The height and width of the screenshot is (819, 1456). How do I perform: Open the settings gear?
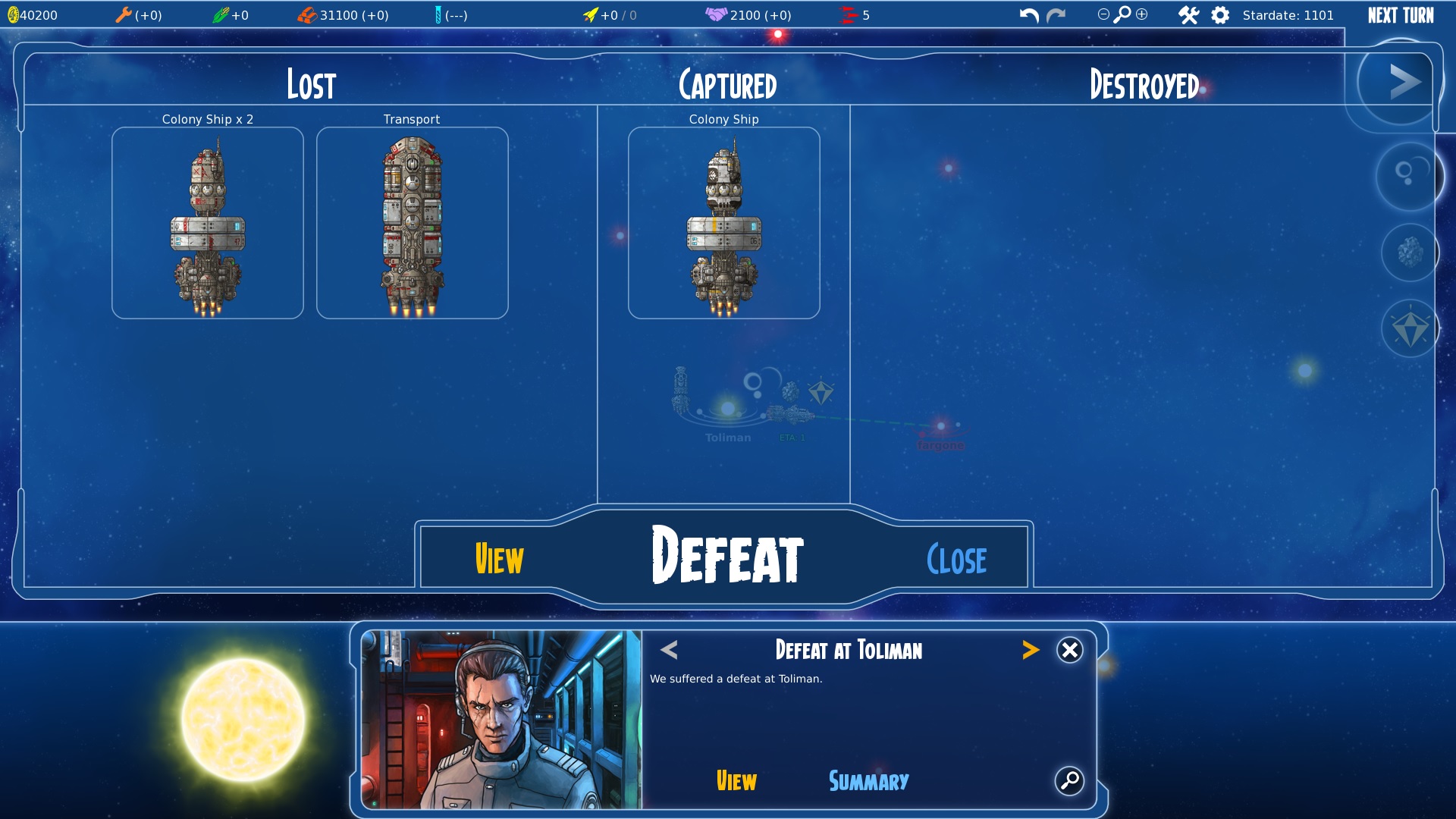(1219, 15)
